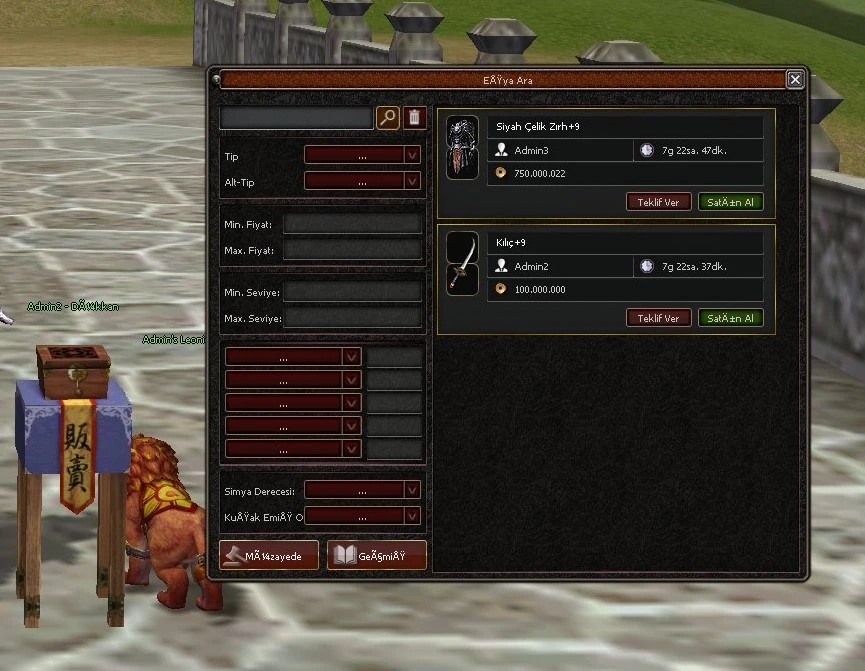Viewport: 865px width, 671px height.
Task: Open the Alt-Tip dropdown
Action: coord(362,181)
